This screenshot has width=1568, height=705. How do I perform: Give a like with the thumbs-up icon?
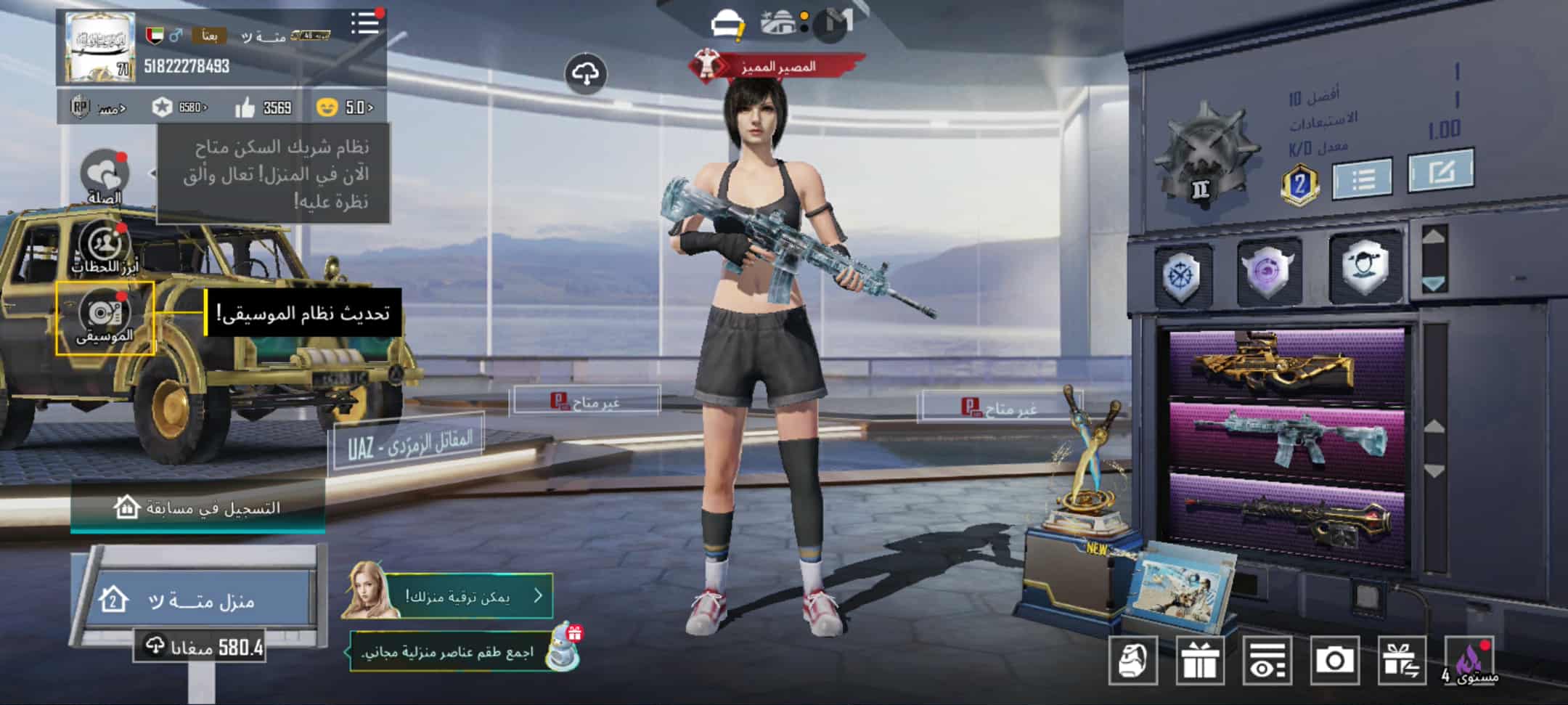245,108
